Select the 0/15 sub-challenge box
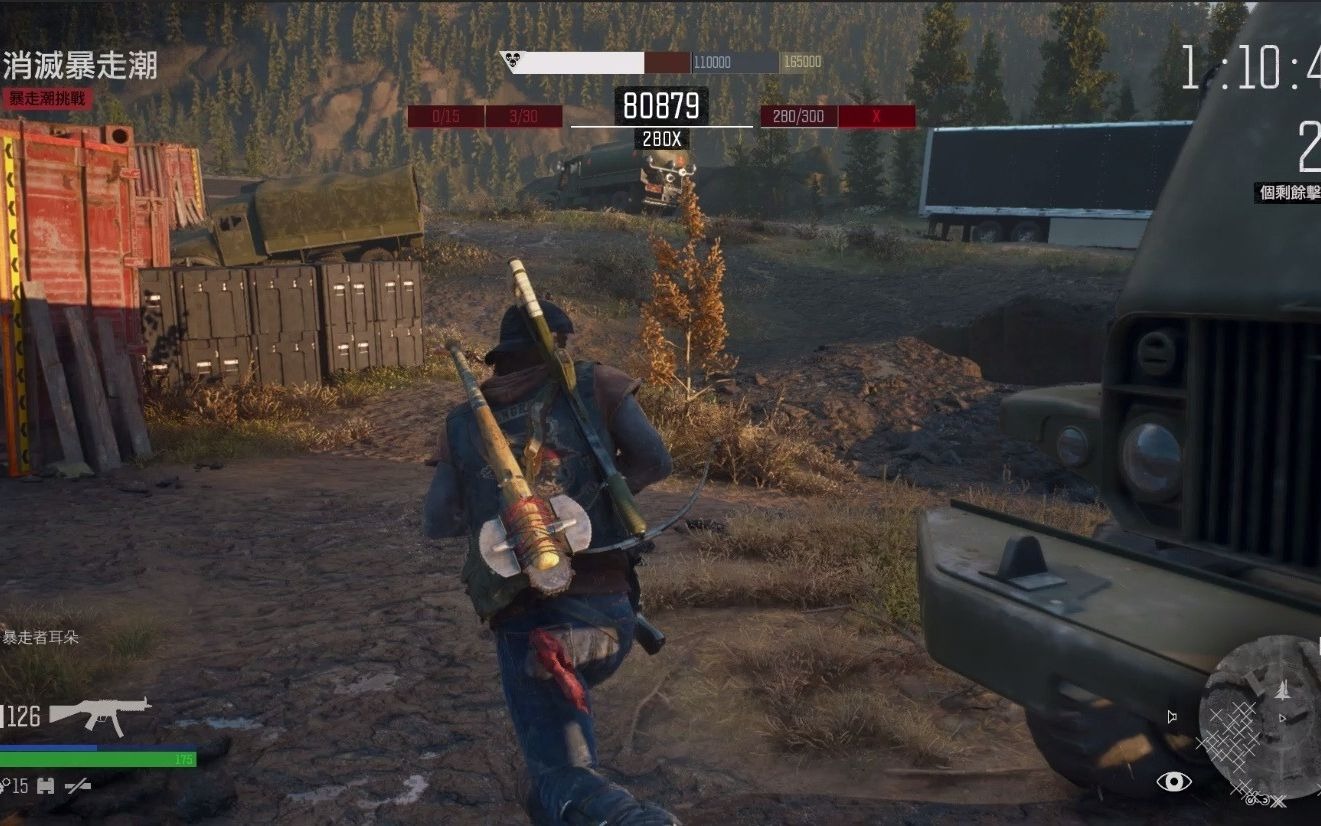Screen dimensions: 1321x826 (445, 116)
